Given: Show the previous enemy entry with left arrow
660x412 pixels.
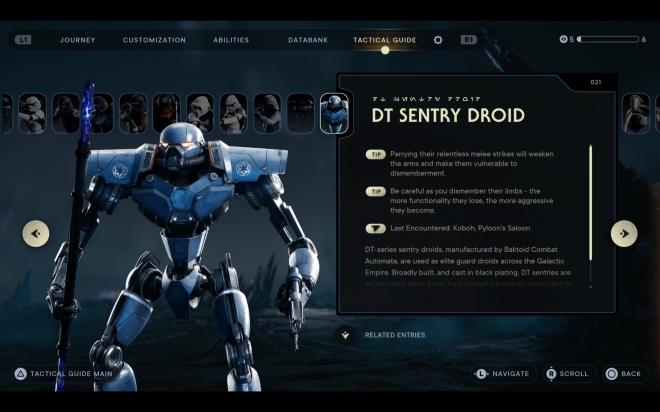Looking at the screenshot, I should tap(36, 234).
